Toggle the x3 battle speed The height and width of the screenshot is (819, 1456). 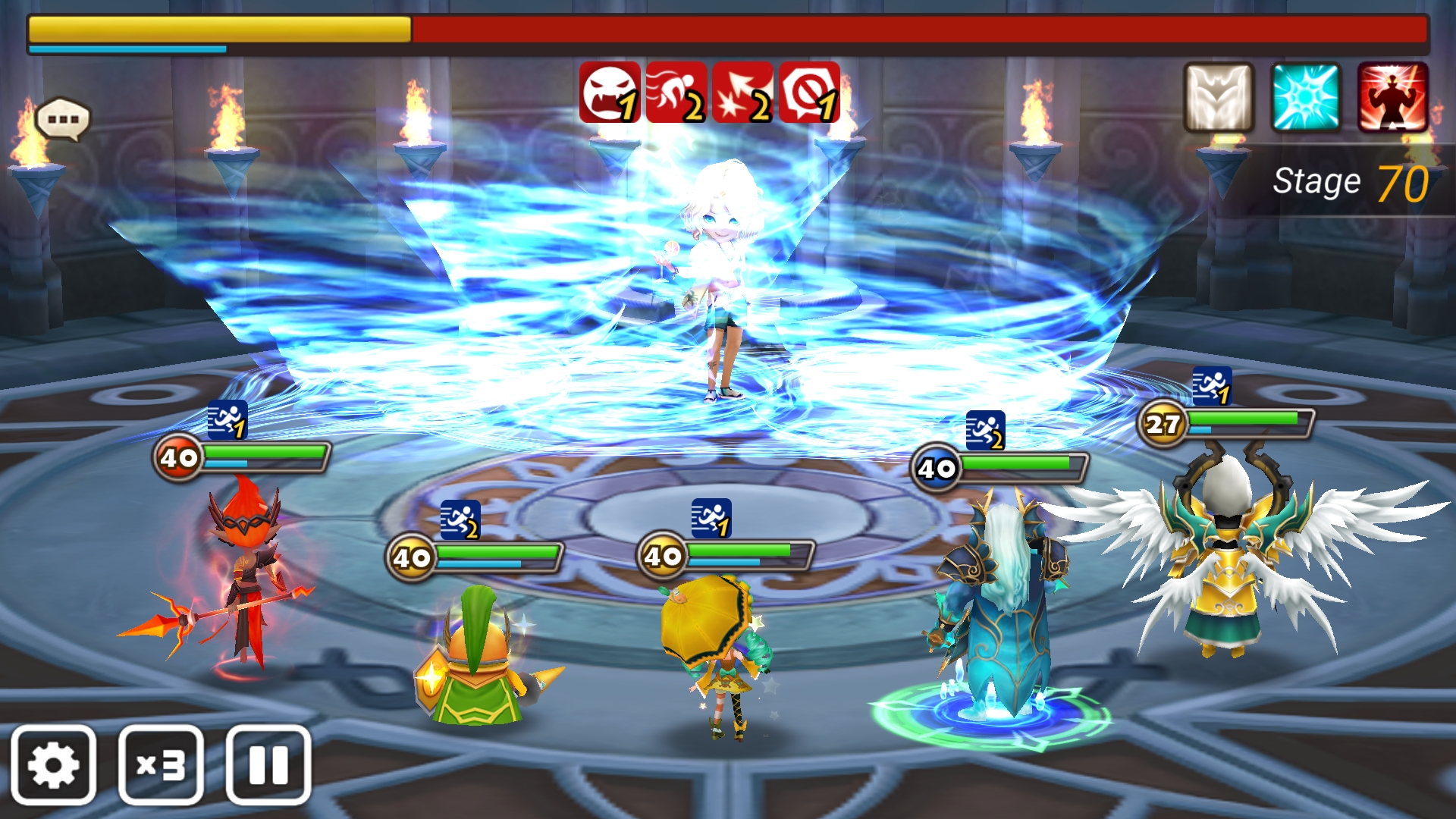161,765
